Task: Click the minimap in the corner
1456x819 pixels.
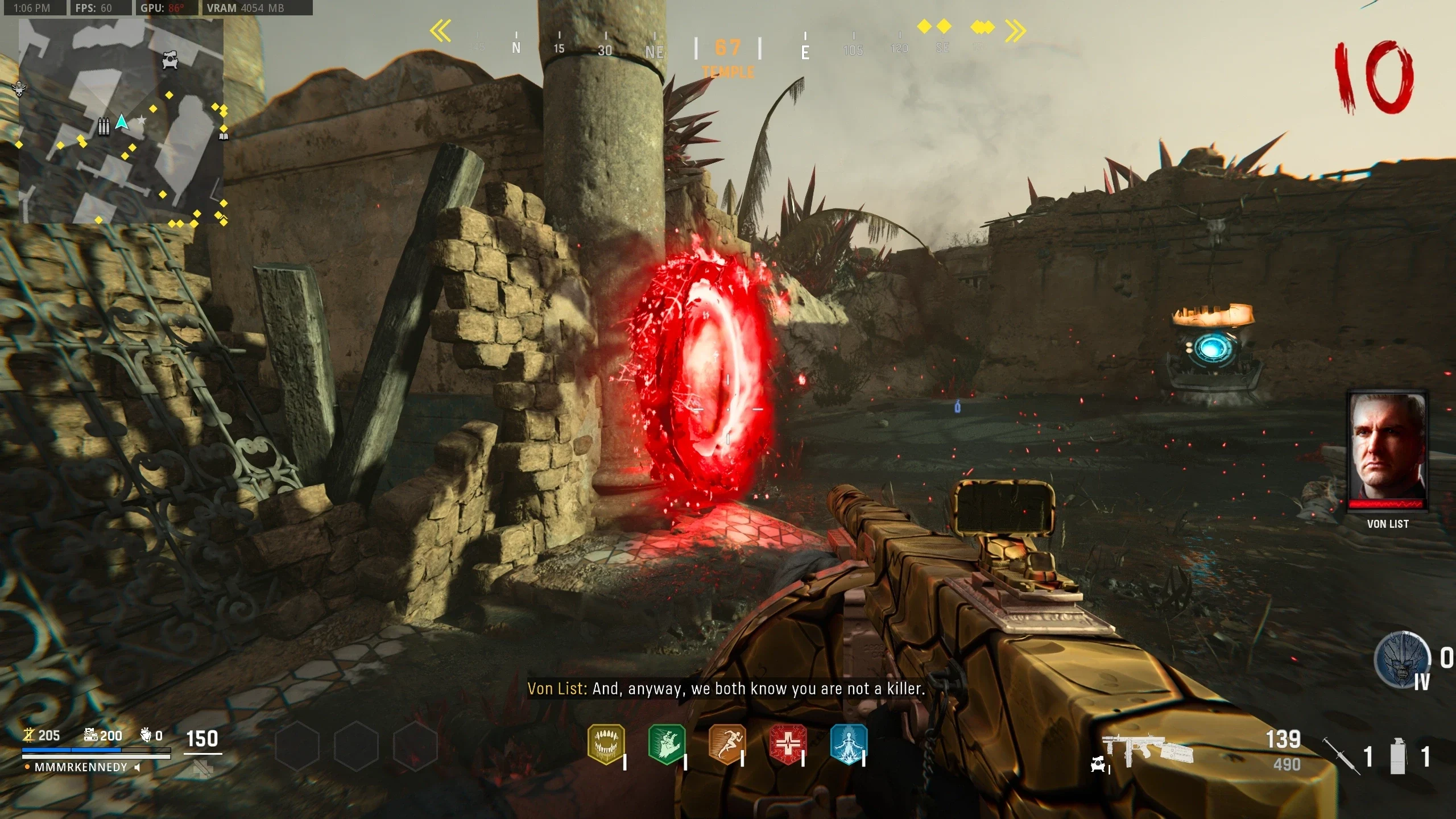Action: click(x=121, y=121)
